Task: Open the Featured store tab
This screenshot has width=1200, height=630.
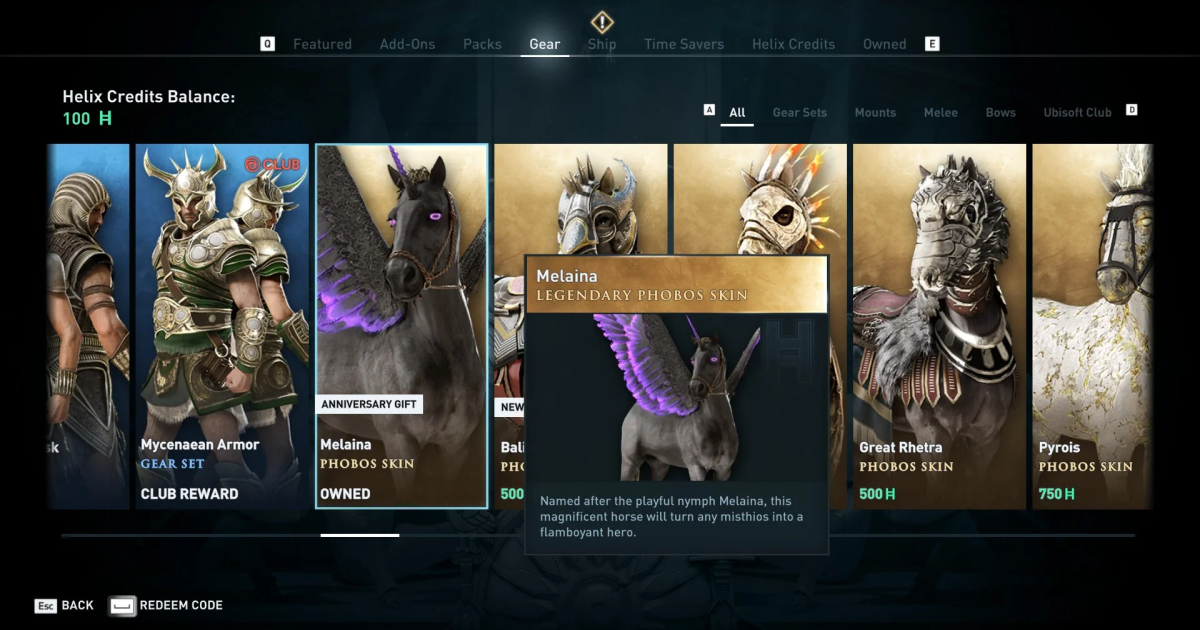Action: tap(322, 44)
